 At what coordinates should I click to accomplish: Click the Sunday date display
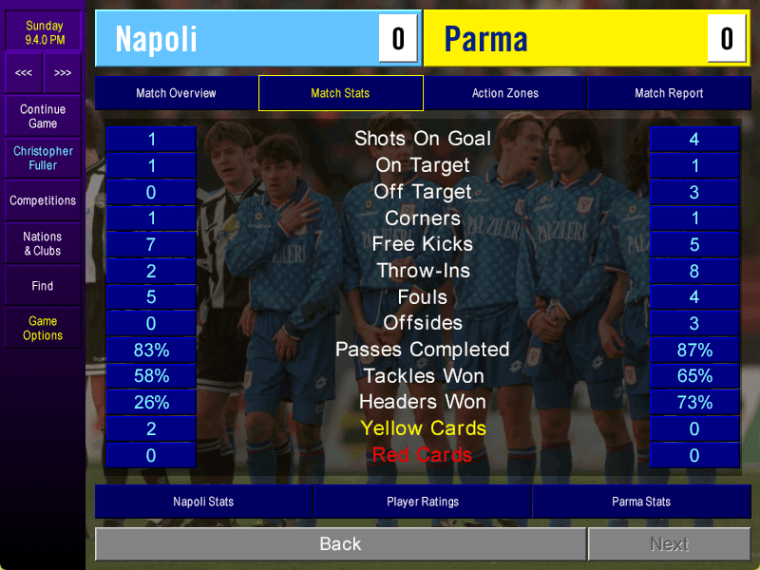point(44,32)
